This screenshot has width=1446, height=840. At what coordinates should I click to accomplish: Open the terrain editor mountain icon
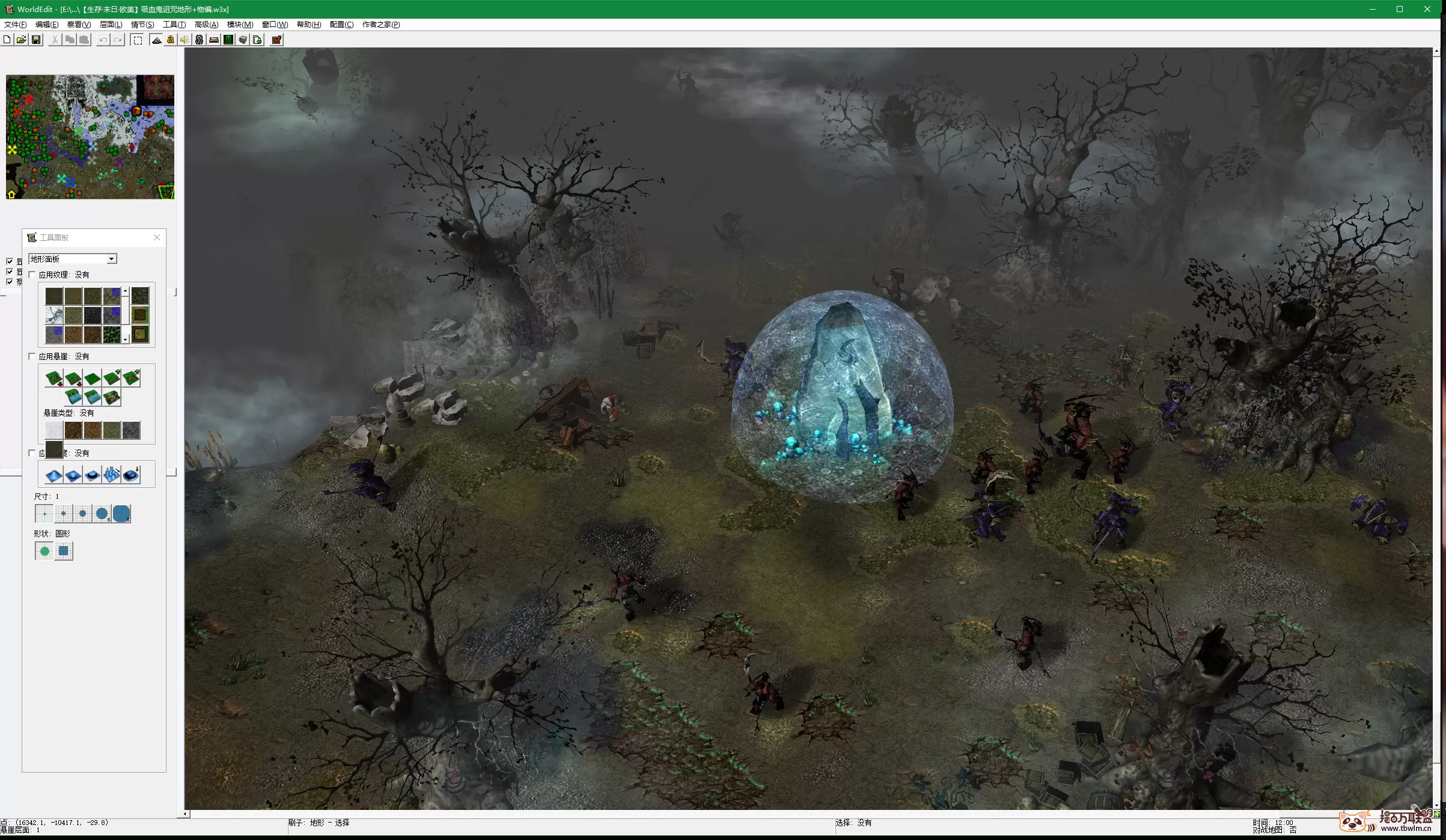156,40
